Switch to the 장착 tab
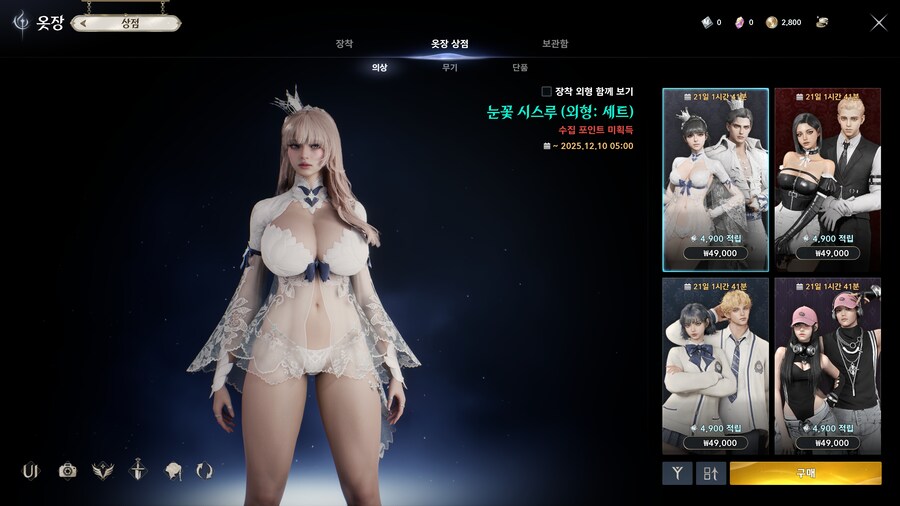 344,44
